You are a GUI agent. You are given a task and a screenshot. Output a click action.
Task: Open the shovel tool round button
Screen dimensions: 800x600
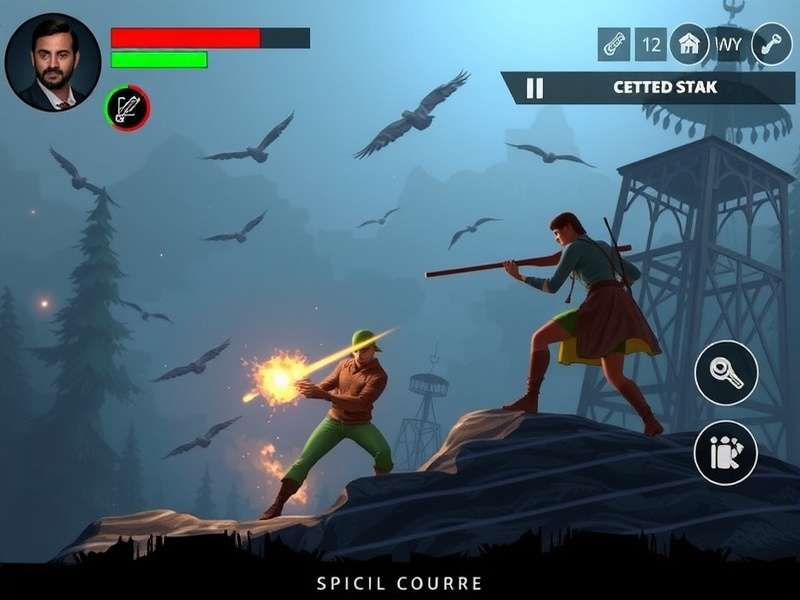pos(771,44)
